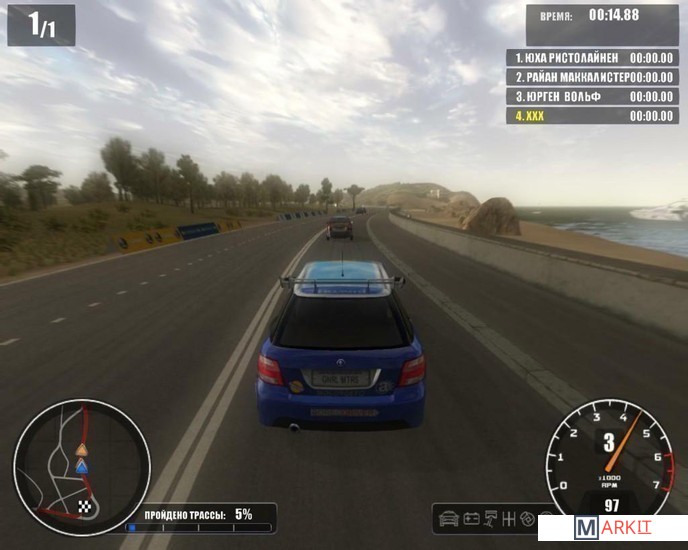Image resolution: width=688 pixels, height=550 pixels.
Task: Click the gearbox damage icon
Action: tap(510, 519)
